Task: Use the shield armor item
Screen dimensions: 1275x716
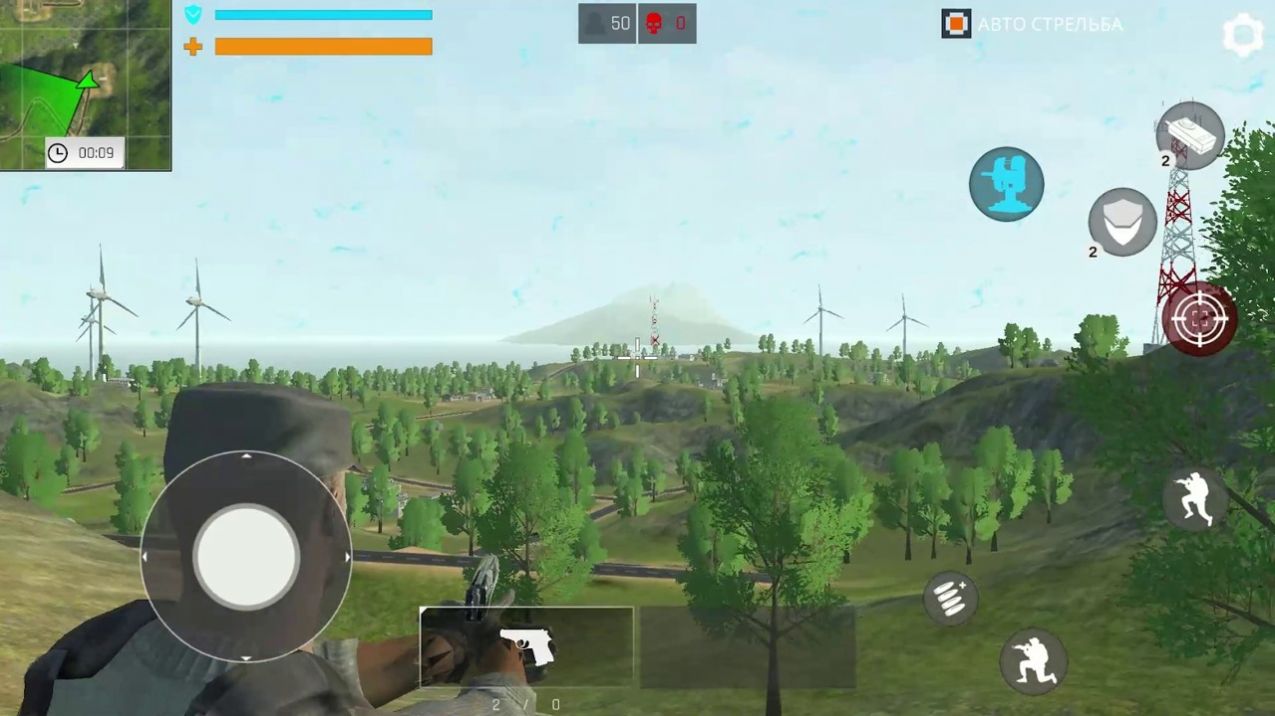Action: 1122,222
